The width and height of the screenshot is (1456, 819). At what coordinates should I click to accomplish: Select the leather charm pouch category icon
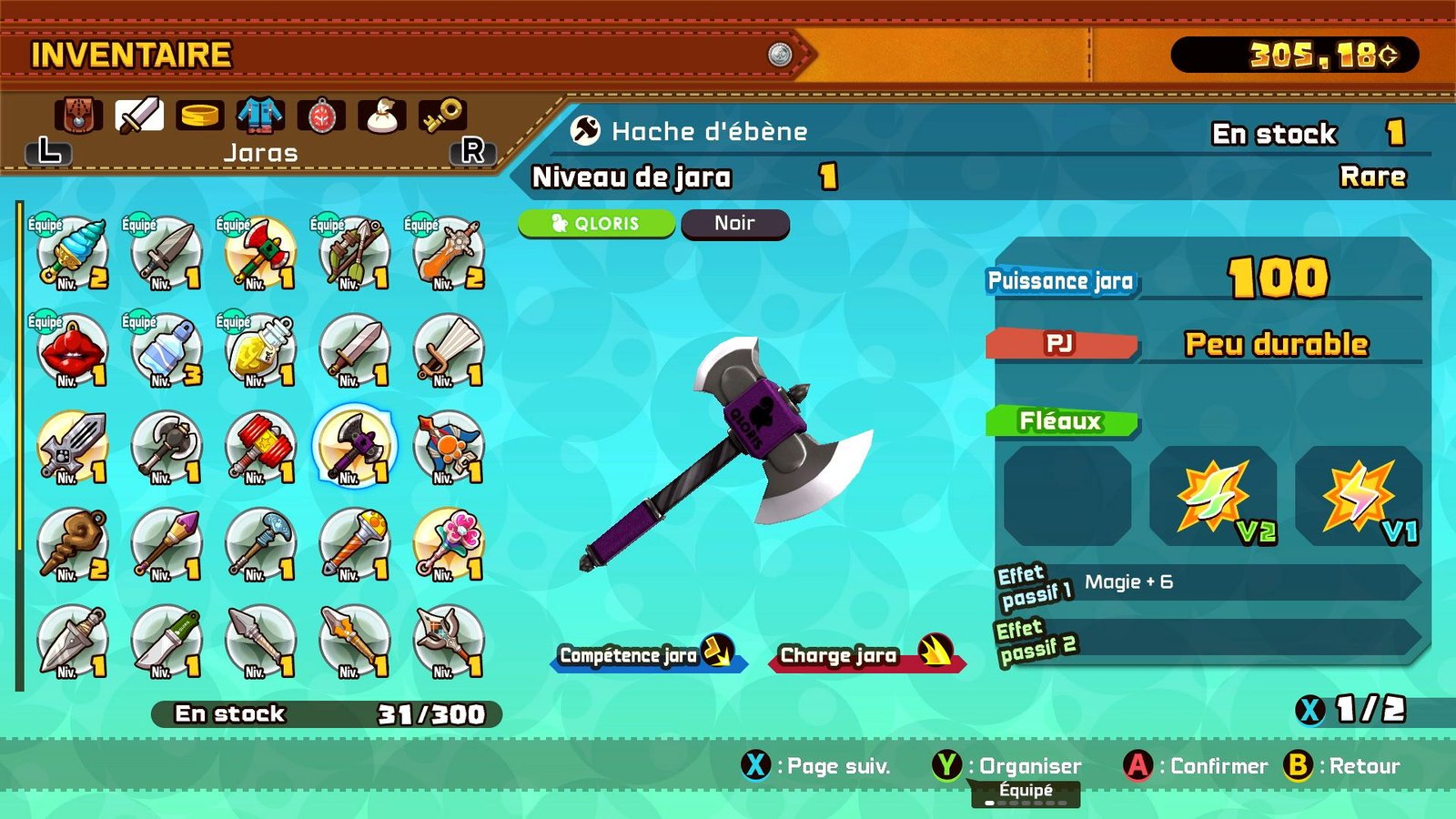point(80,114)
